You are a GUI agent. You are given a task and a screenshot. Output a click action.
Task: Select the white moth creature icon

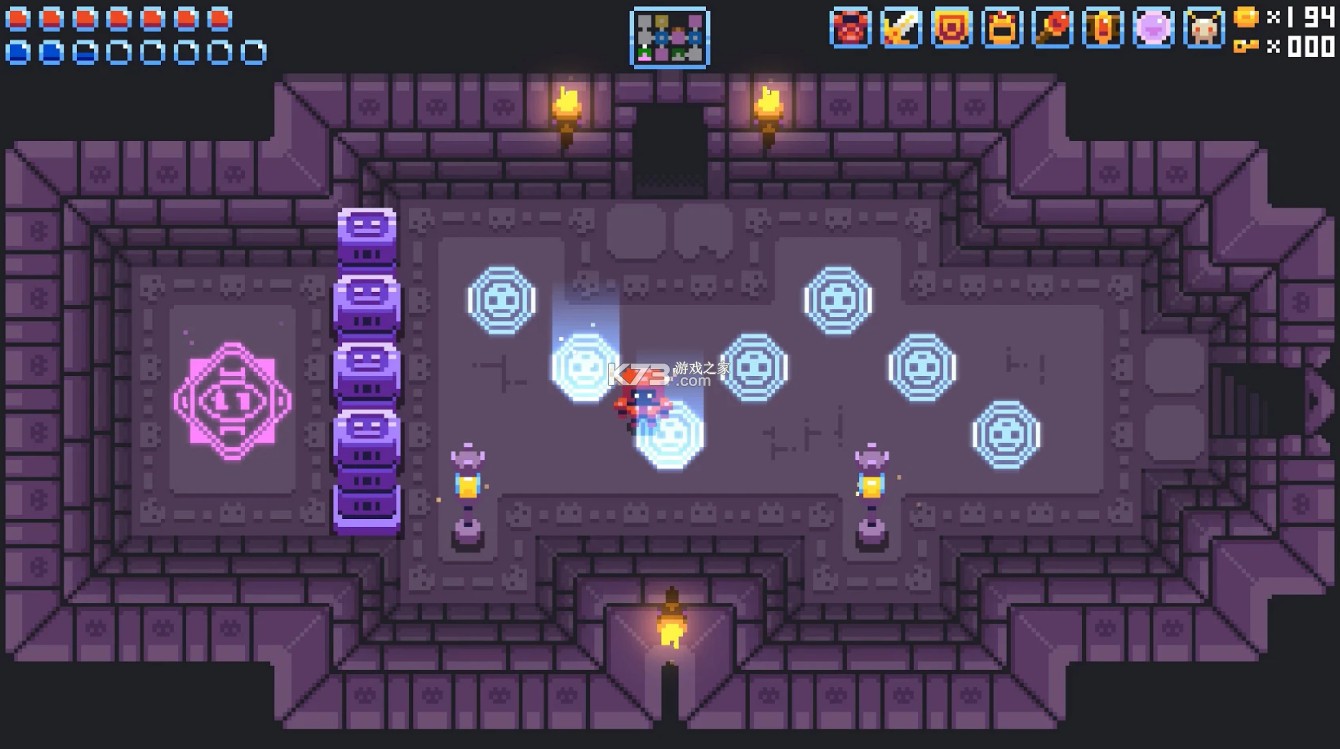click(x=1204, y=29)
